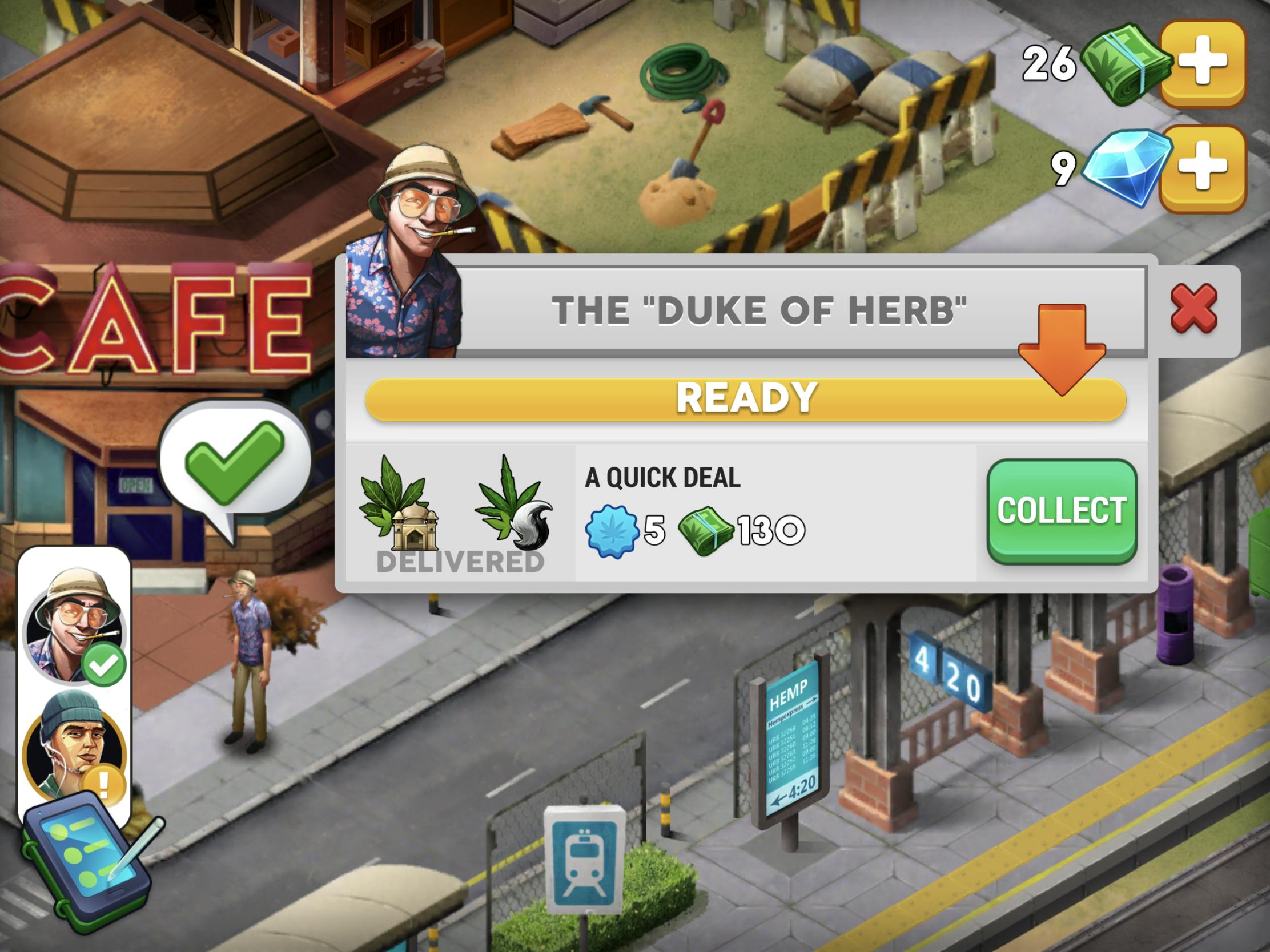Buy more diamonds with the plus button

coord(1202,167)
